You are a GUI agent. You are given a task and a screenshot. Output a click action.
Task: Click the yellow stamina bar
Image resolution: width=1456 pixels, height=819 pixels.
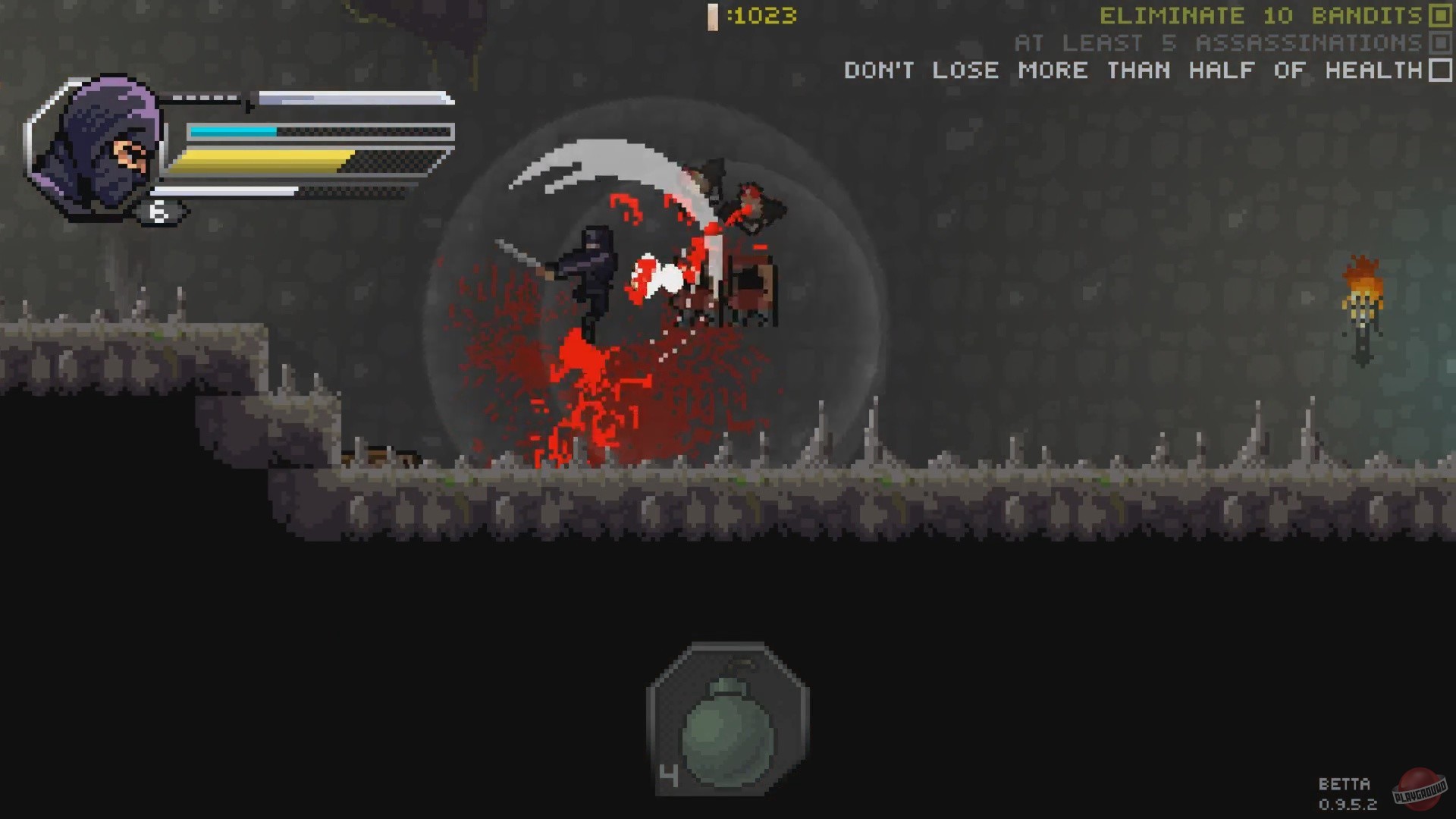[x=265, y=161]
